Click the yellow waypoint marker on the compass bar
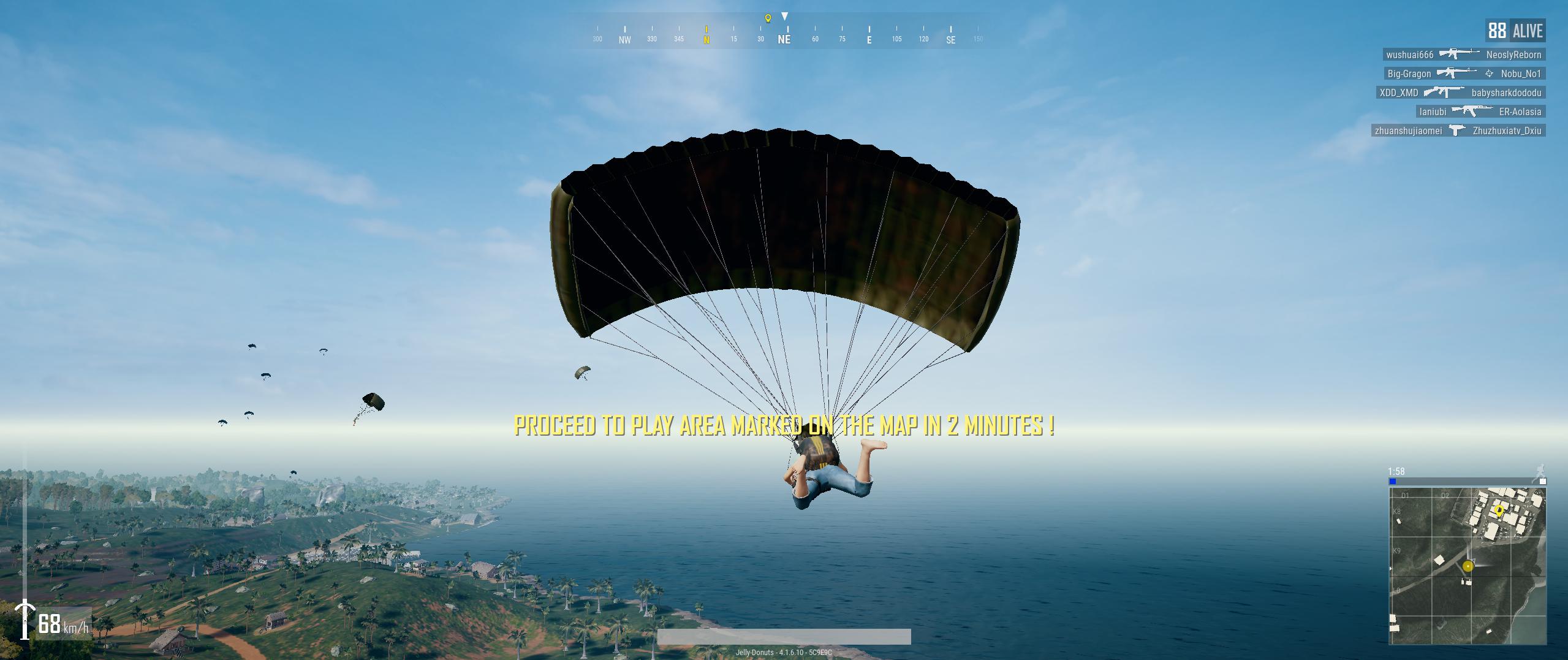 tap(767, 18)
